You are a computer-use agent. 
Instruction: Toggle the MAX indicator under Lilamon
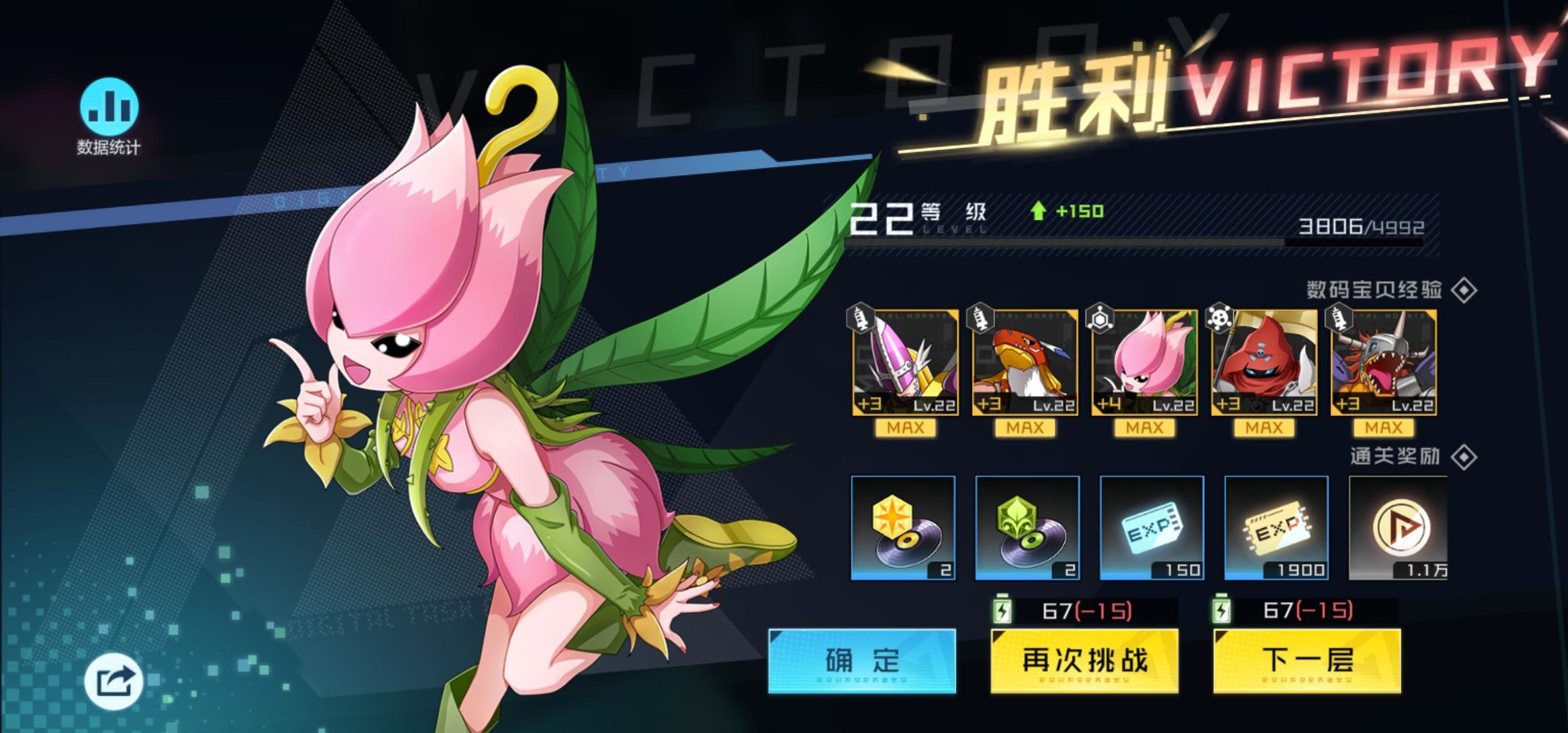point(1143,427)
